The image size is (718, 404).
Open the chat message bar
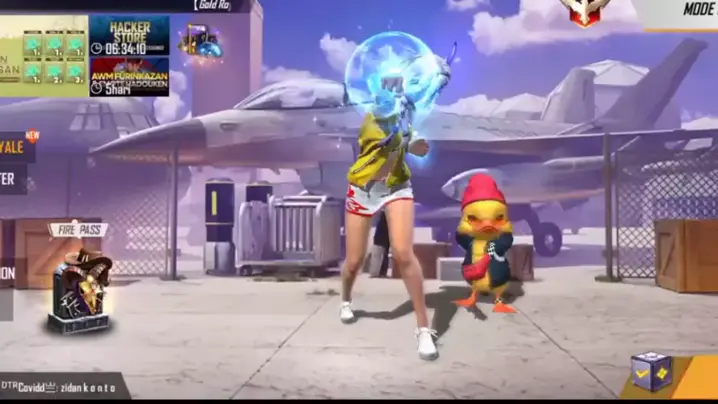62,385
